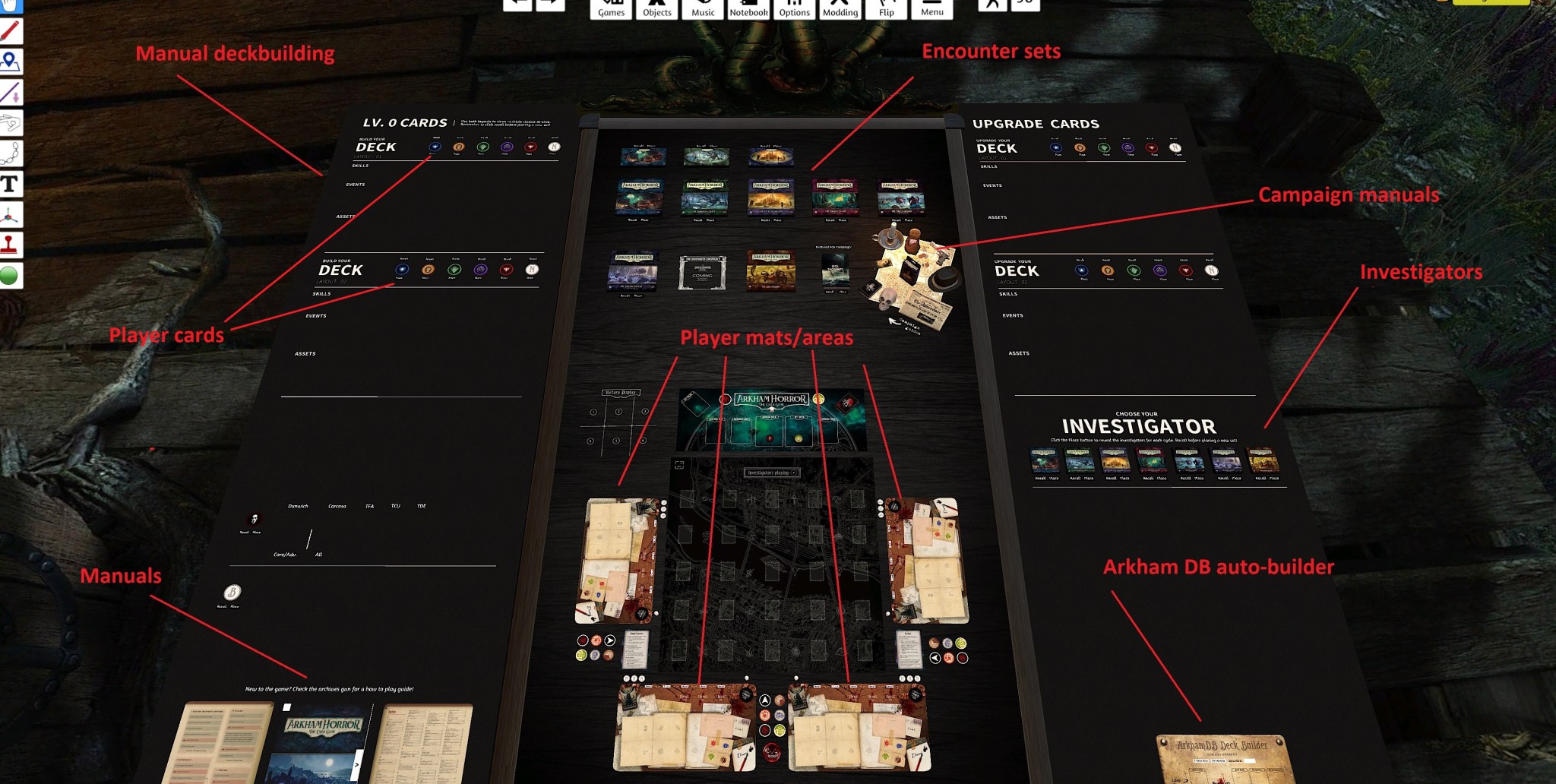Select the TCU campaign label
The image size is (1556, 784).
(395, 506)
